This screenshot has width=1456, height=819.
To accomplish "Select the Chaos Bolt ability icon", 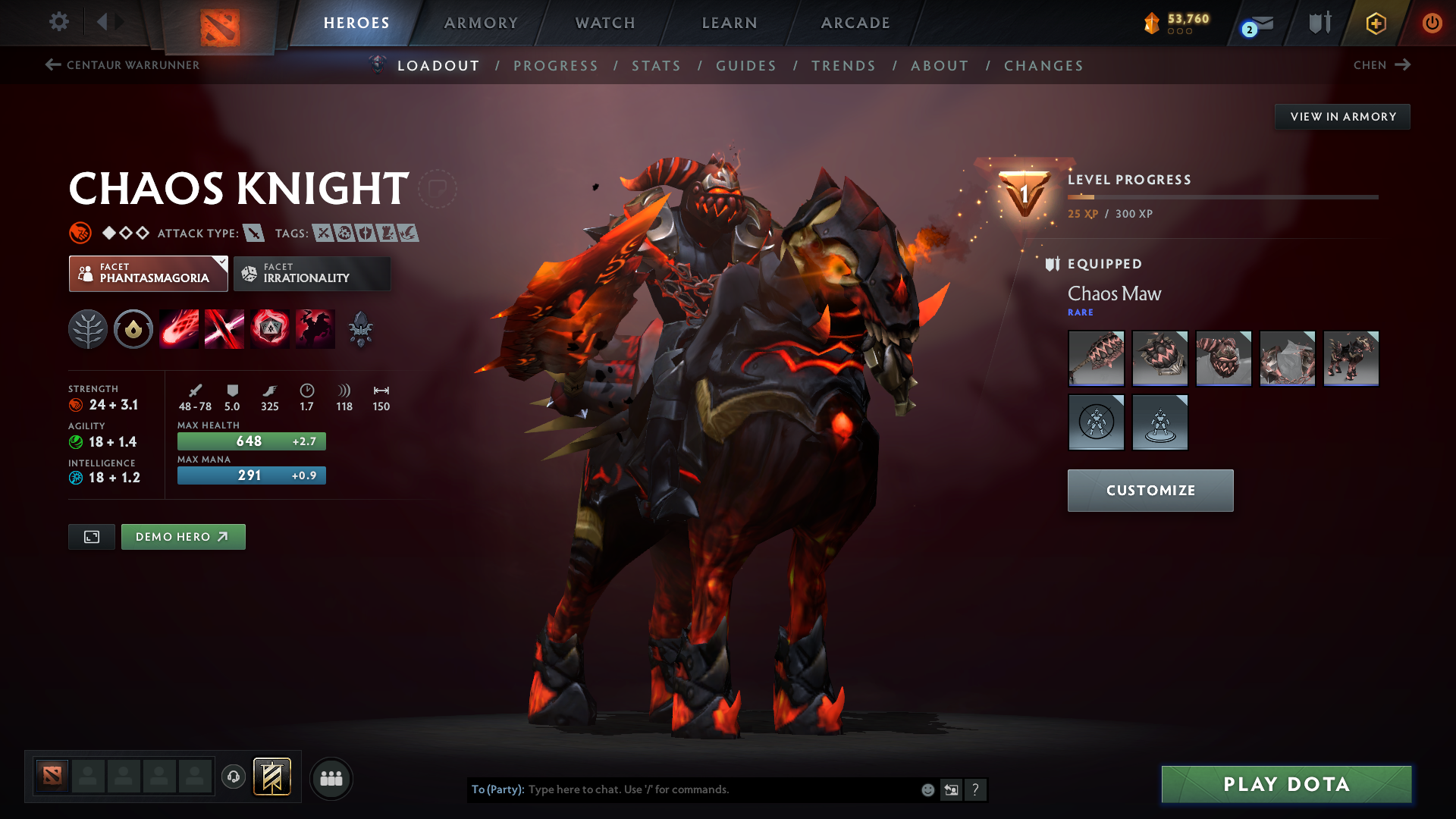I will tap(179, 328).
